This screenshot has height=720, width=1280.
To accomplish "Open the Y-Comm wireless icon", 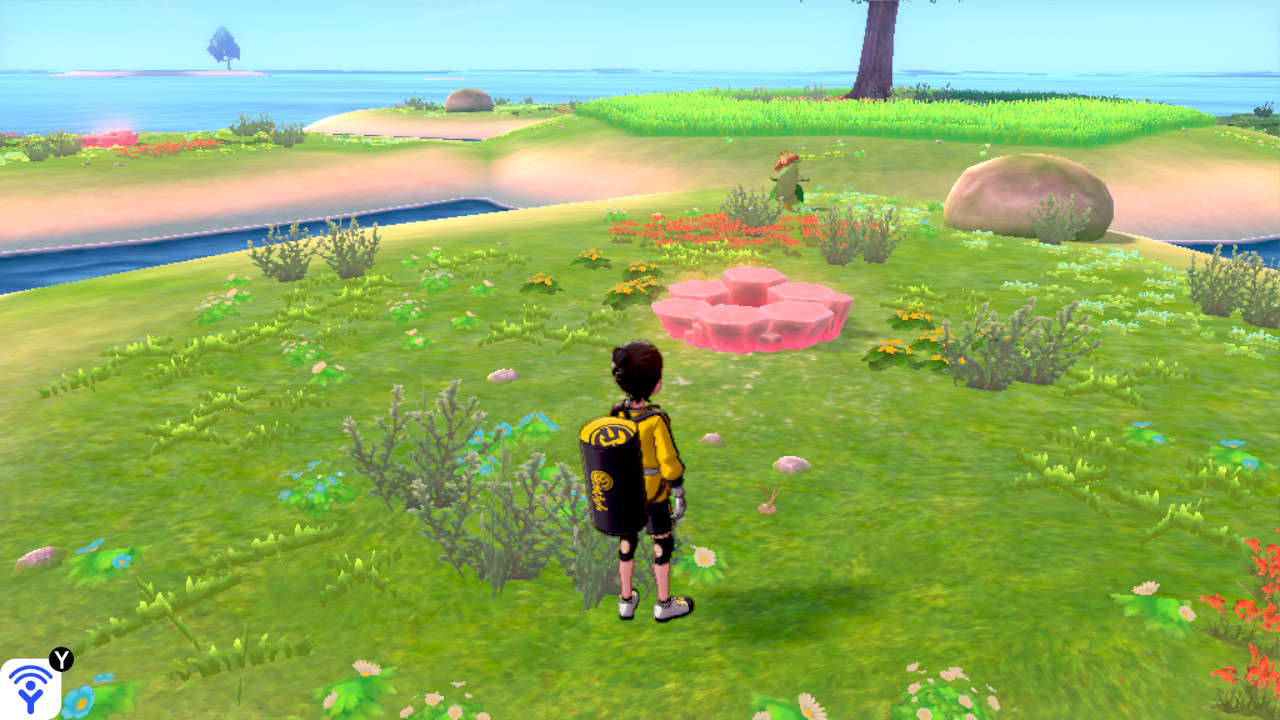I will tap(30, 688).
